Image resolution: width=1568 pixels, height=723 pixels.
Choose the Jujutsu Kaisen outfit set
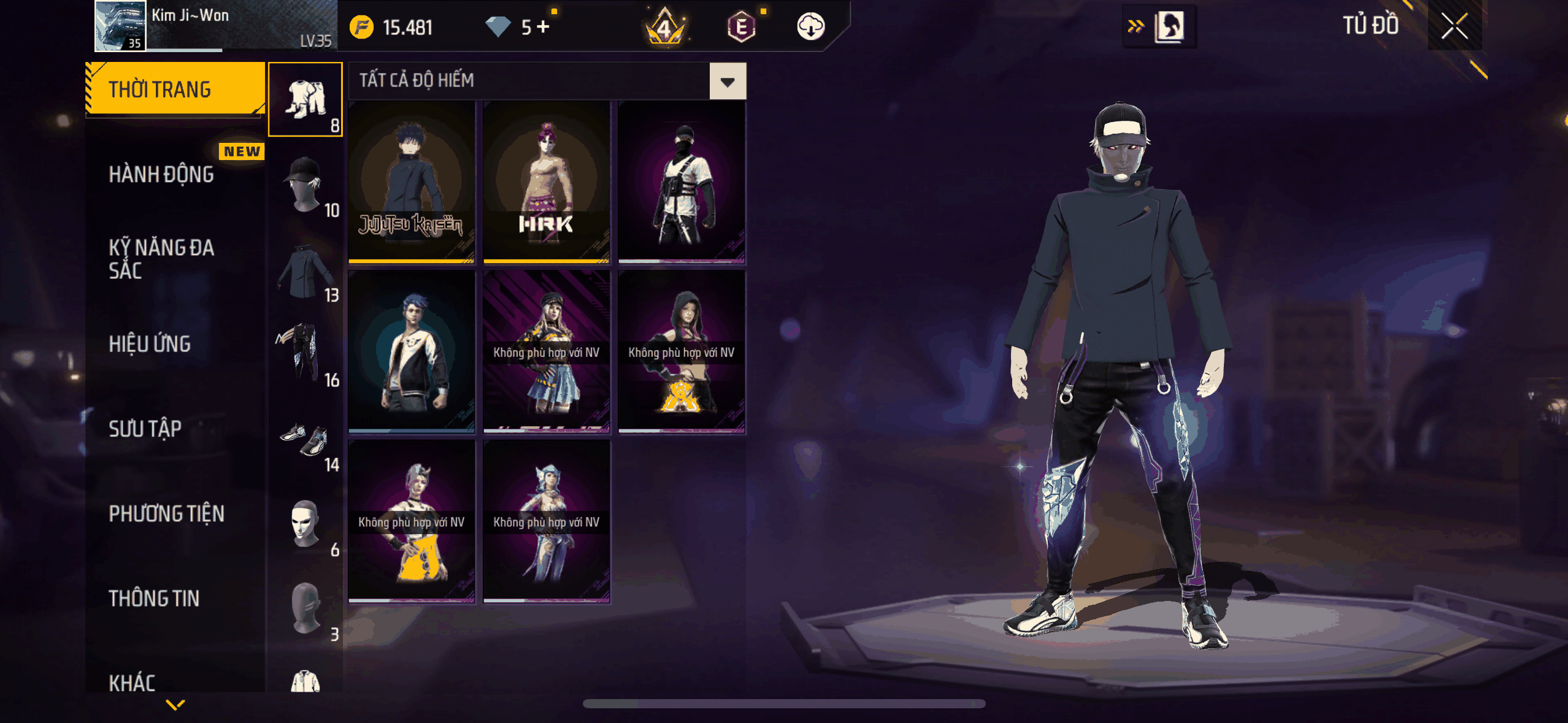tap(412, 182)
